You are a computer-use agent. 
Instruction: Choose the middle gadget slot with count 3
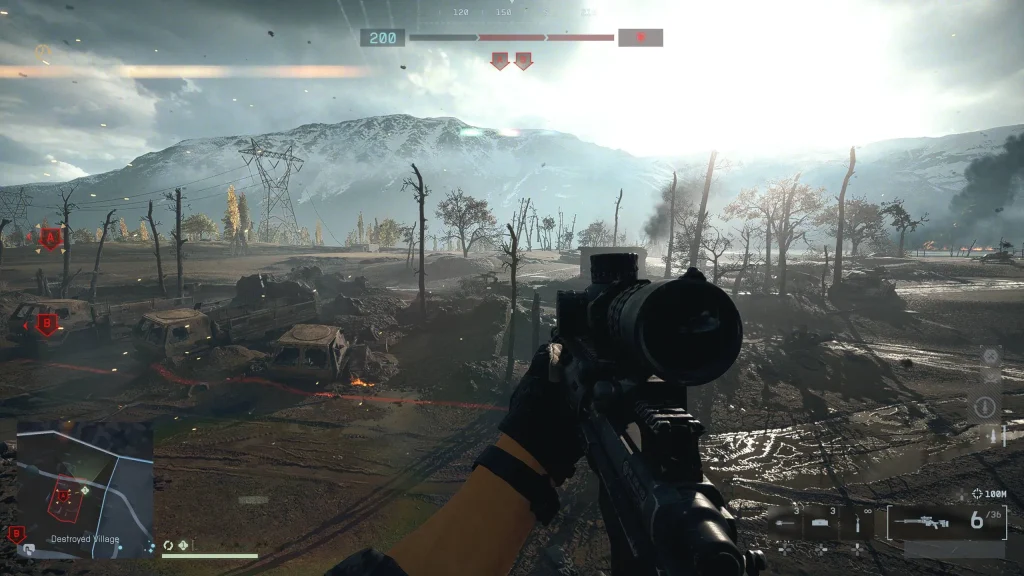821,522
